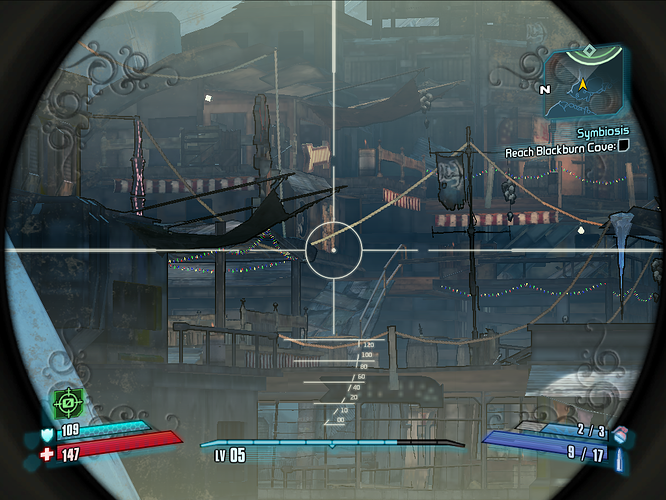
Task: Select the Symbiosis quest title
Action: coord(603,131)
